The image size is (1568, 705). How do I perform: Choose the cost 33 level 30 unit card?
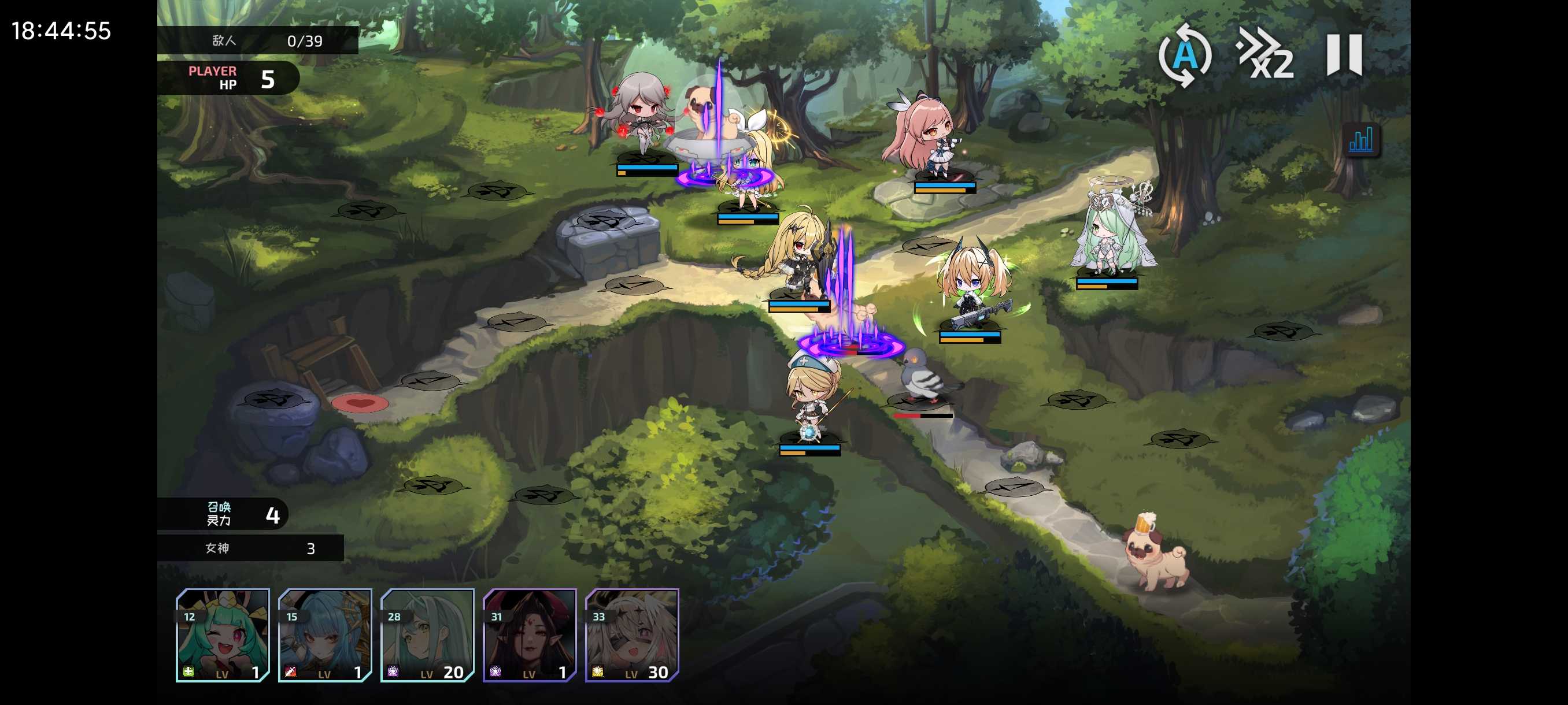point(632,634)
